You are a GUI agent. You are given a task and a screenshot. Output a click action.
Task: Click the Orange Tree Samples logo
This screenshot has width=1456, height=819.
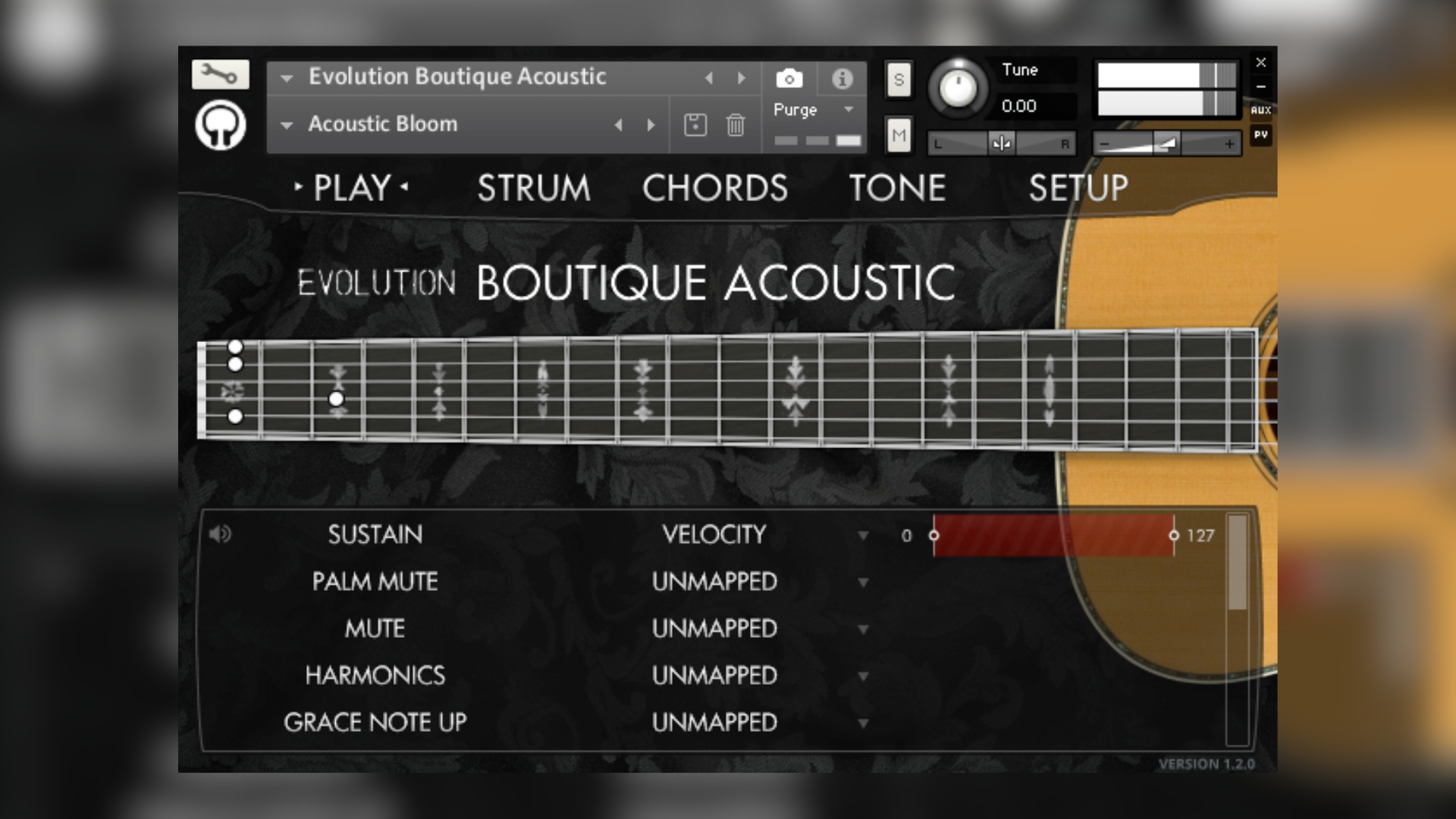(x=219, y=125)
